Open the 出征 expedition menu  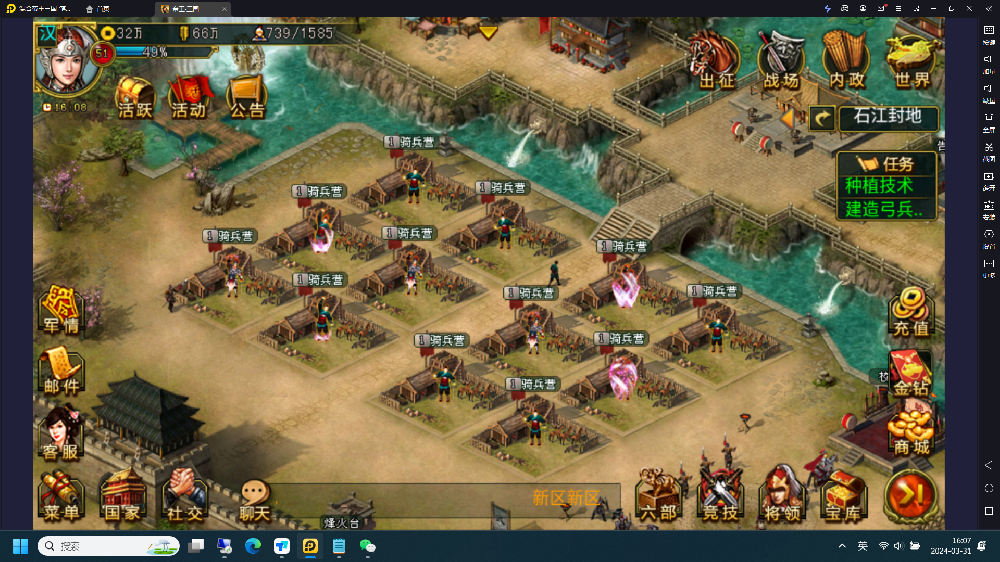[x=716, y=60]
